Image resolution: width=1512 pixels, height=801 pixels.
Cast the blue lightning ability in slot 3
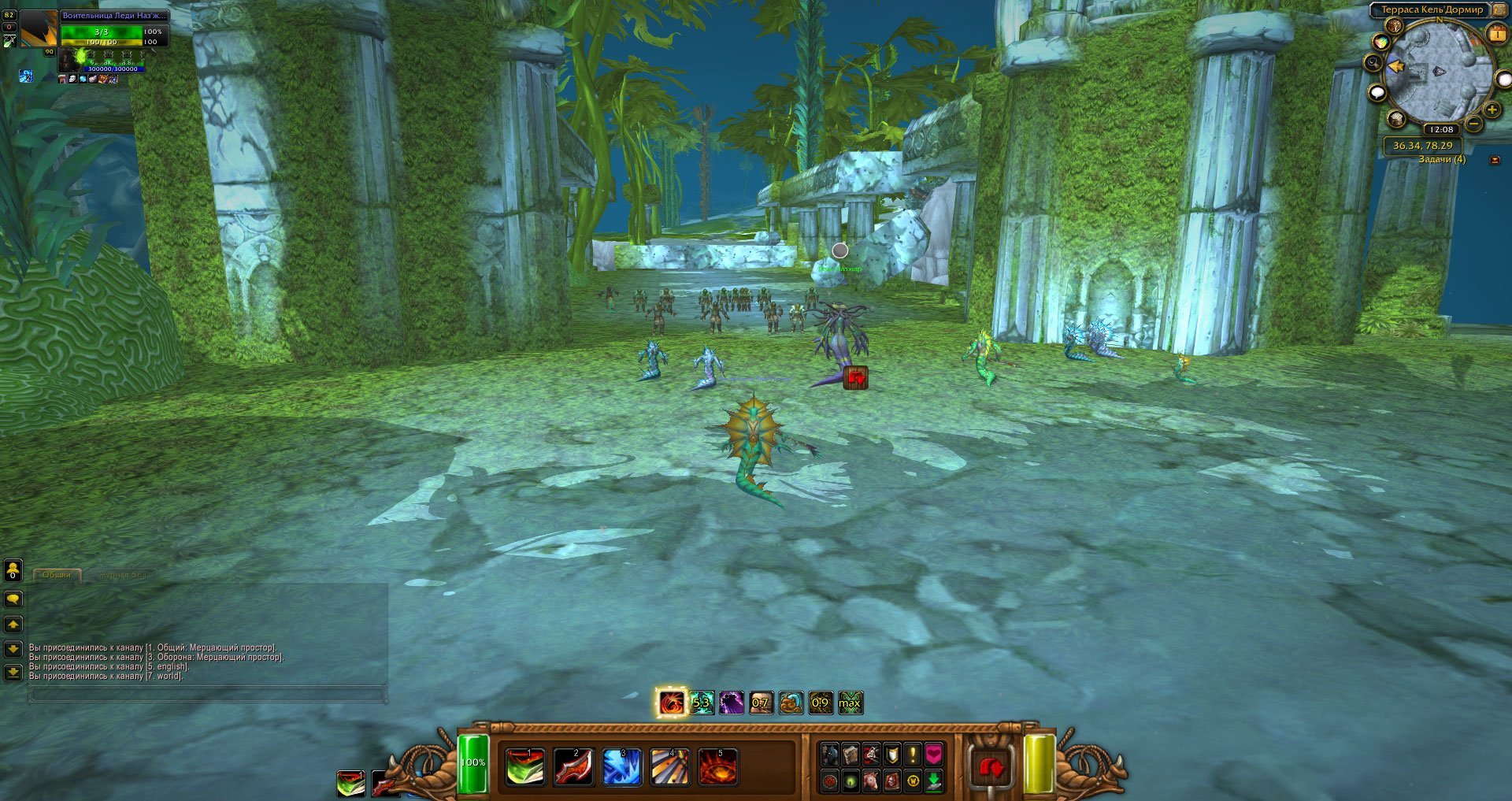[621, 767]
